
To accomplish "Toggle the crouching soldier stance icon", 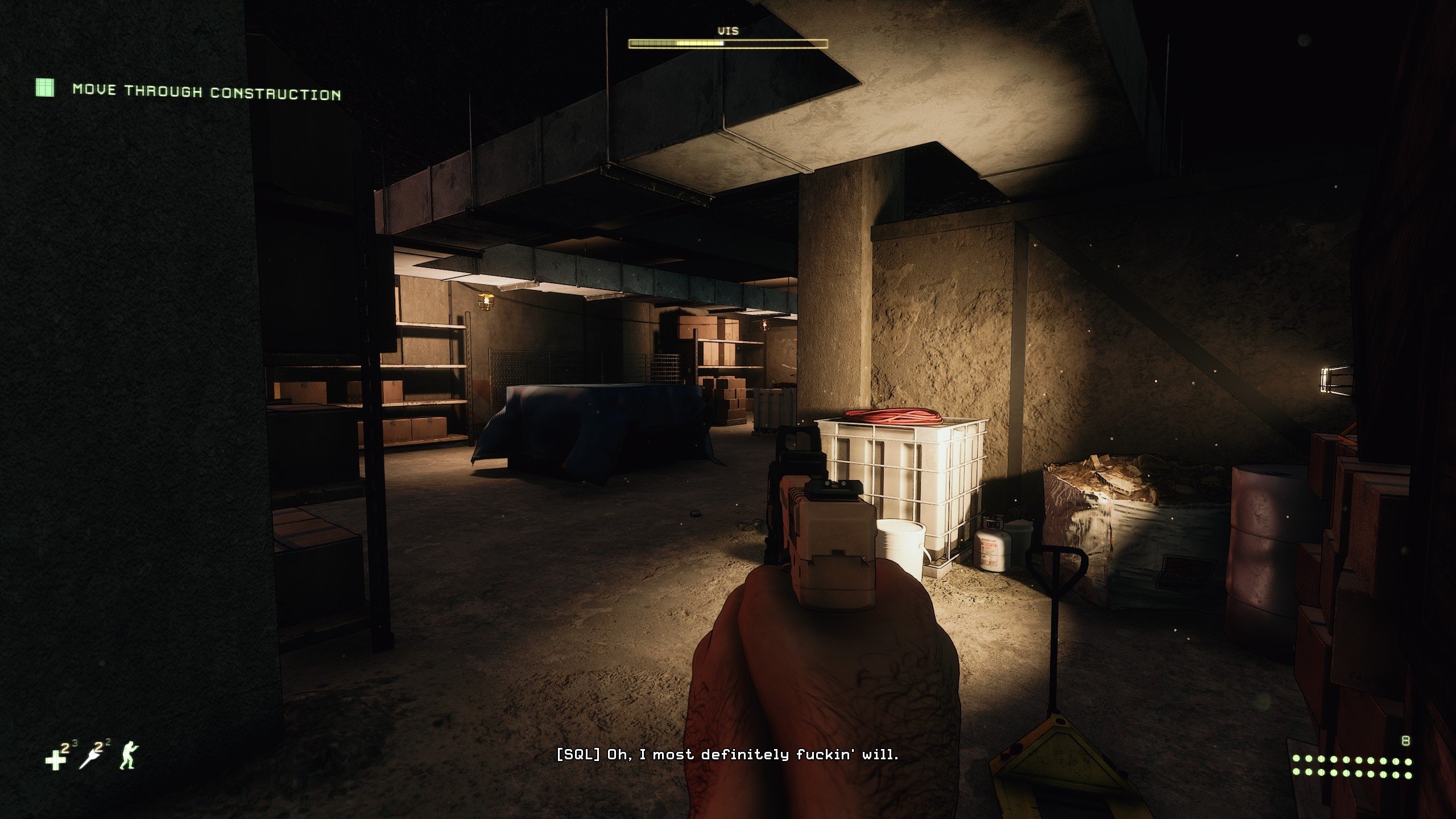I will pos(129,756).
